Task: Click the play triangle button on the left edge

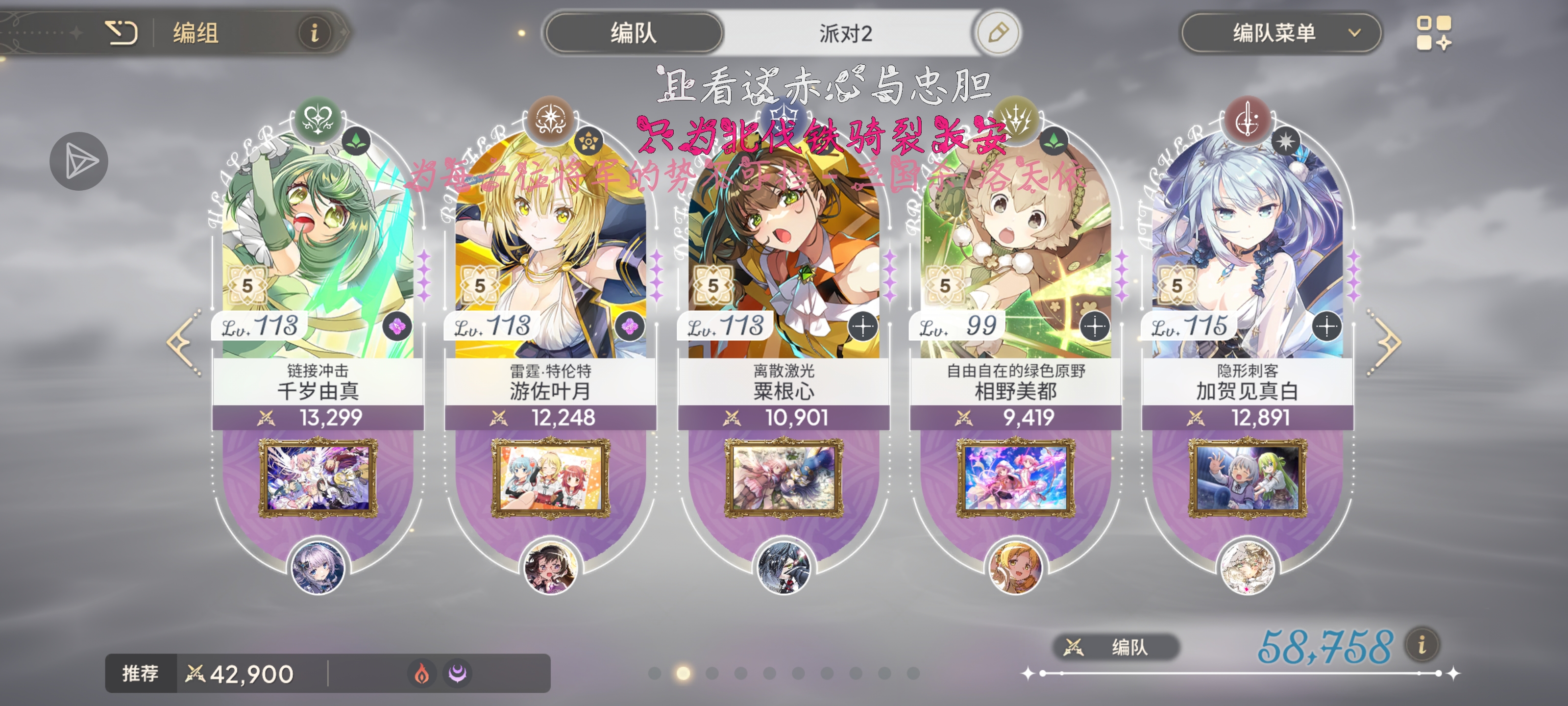Action: [78, 161]
